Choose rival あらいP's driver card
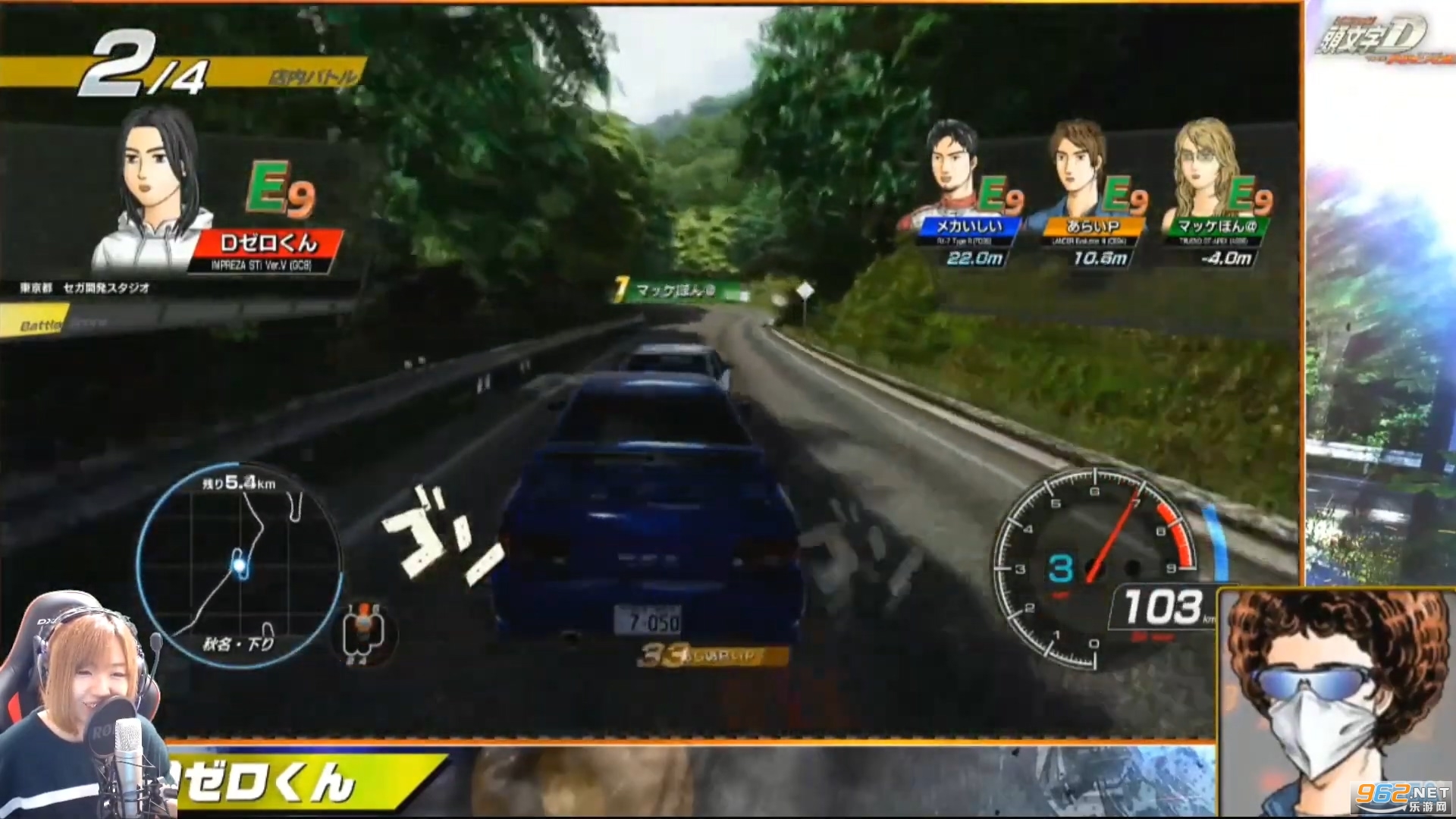The image size is (1456, 819). pyautogui.click(x=1090, y=197)
